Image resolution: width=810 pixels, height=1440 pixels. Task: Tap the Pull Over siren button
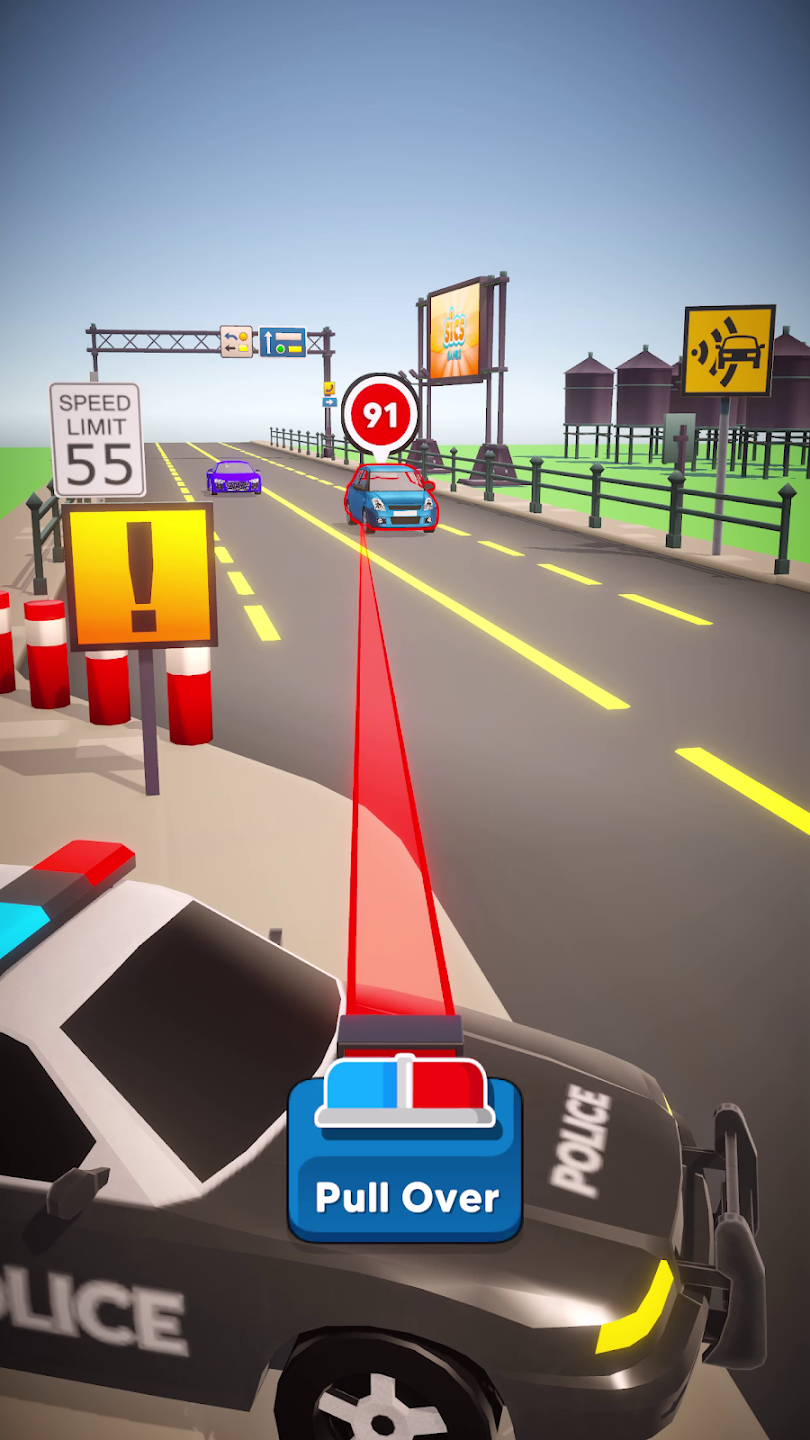405,1160
